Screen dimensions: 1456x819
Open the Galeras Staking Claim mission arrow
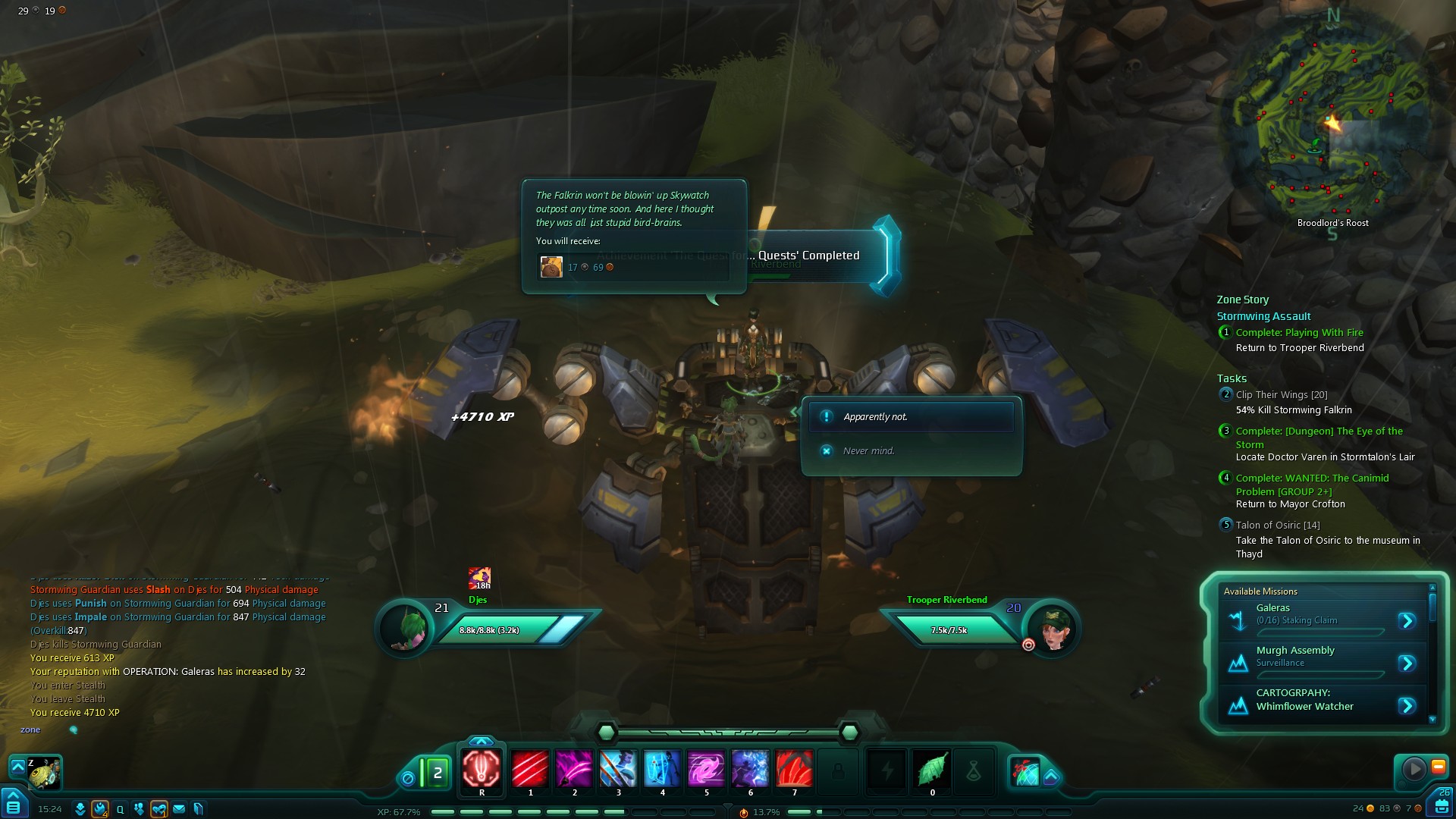point(1407,621)
